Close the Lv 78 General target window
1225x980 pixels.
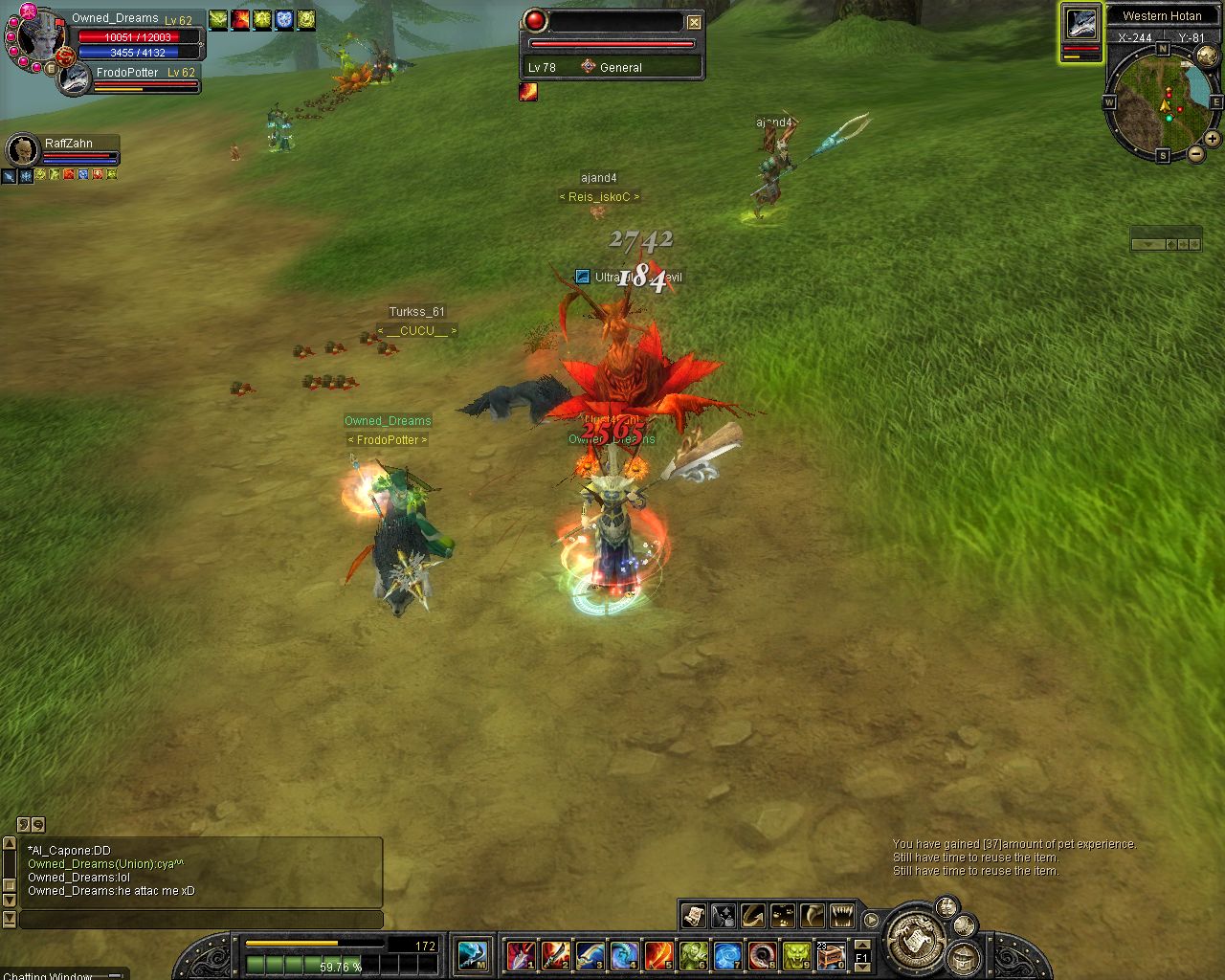[694, 22]
